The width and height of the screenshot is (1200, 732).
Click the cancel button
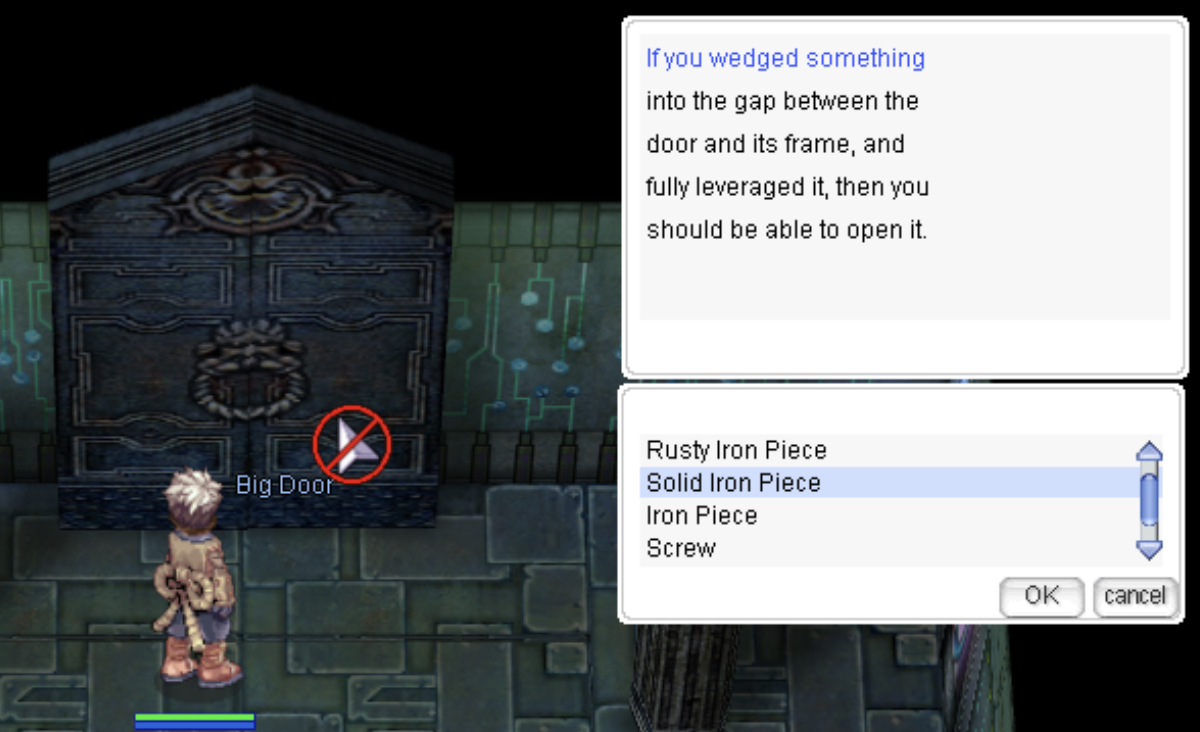[1134, 596]
